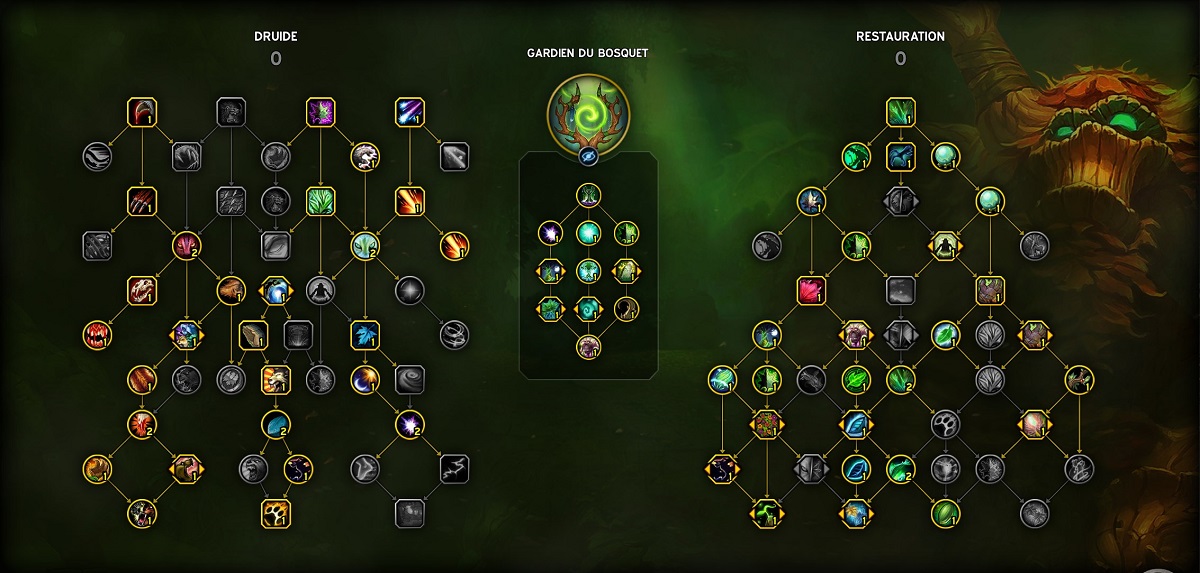
Task: Select the top tree node in hero talents
Action: [588, 196]
